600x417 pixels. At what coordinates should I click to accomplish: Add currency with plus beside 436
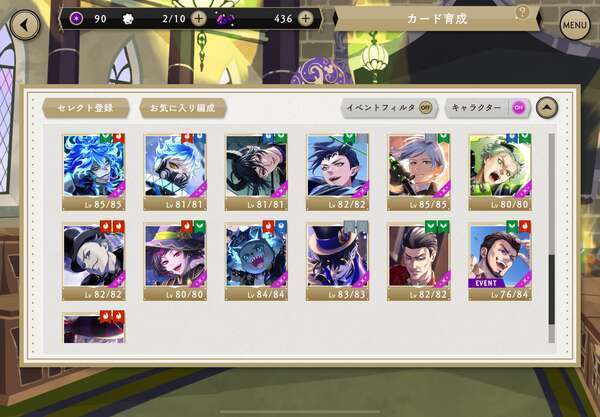tap(305, 18)
